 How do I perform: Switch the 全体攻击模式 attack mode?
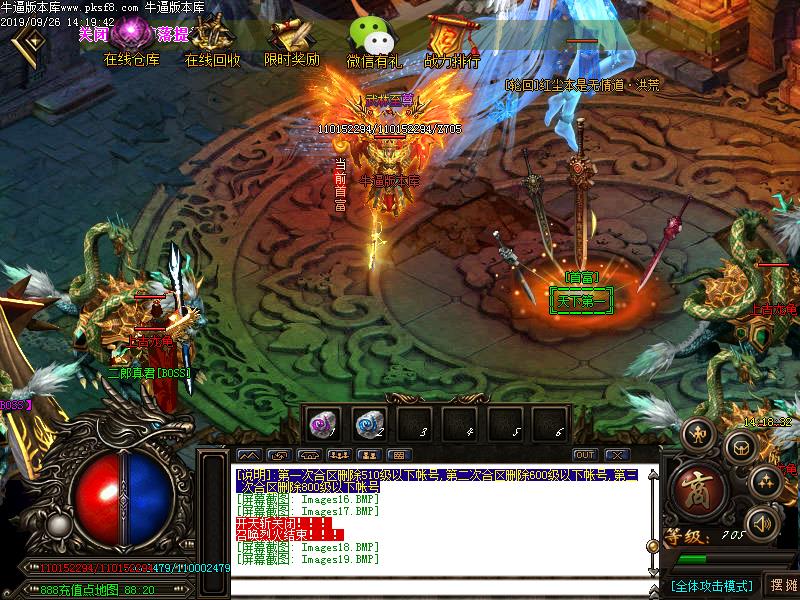(711, 585)
